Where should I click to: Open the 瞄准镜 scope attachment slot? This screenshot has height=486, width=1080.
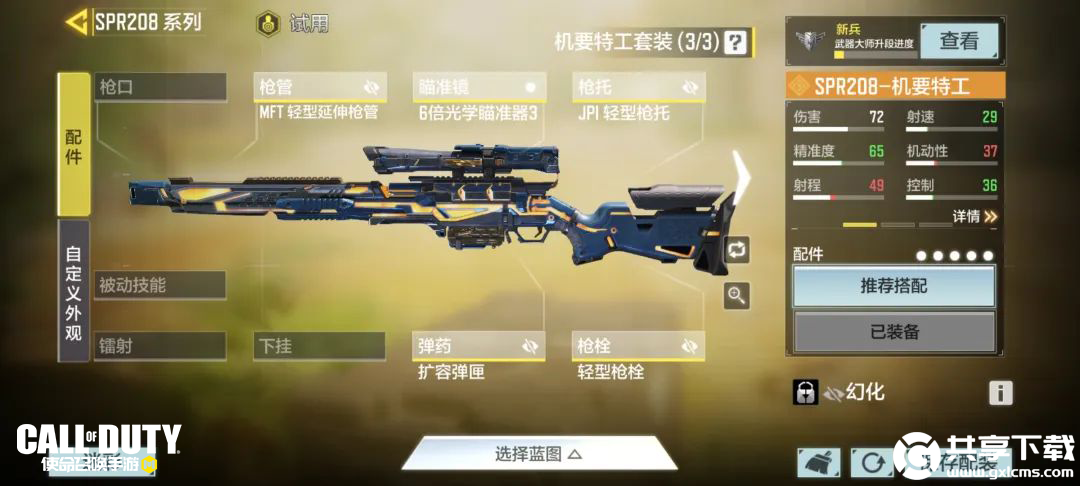479,88
